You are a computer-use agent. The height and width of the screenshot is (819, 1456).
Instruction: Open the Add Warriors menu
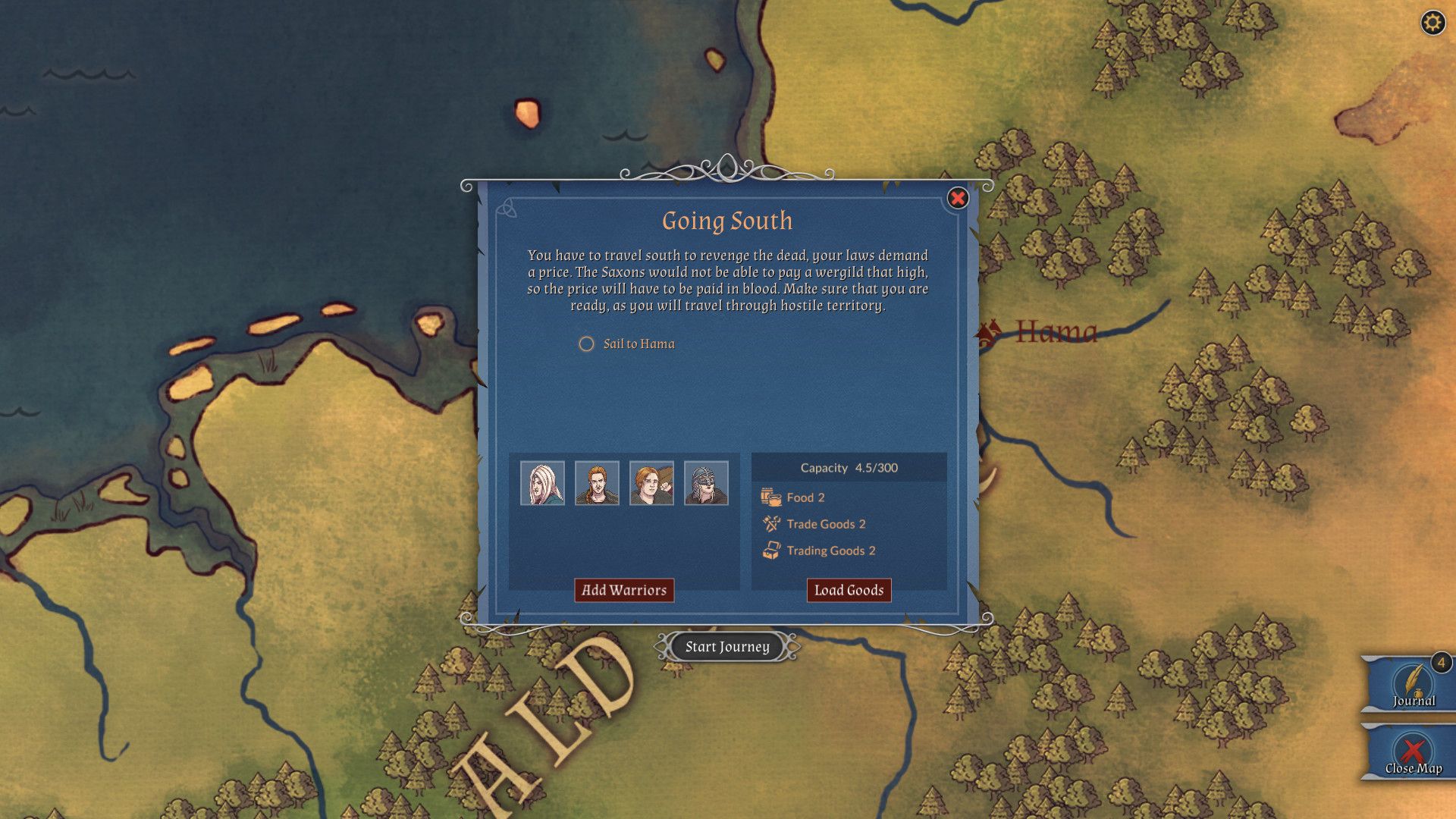click(x=624, y=590)
